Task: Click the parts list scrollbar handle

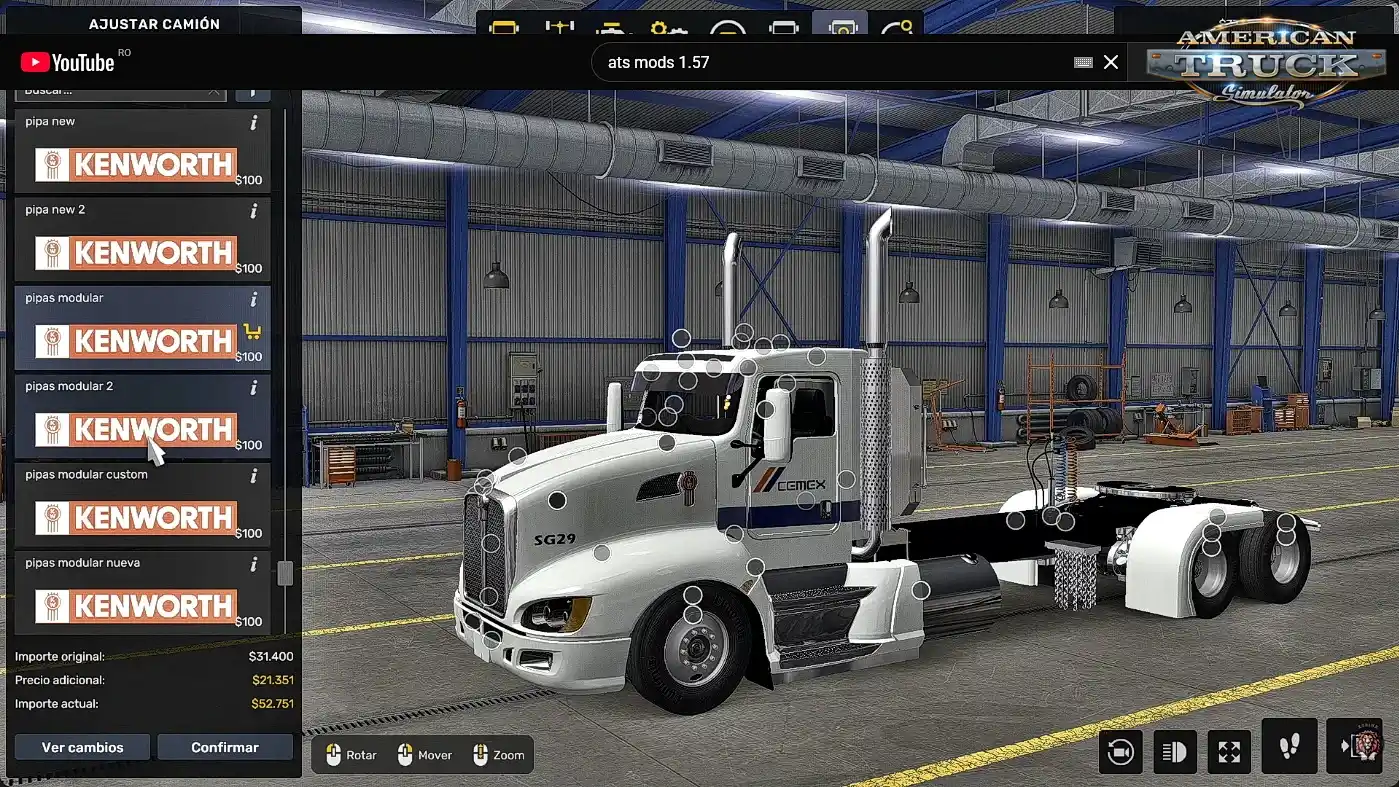Action: tap(285, 573)
